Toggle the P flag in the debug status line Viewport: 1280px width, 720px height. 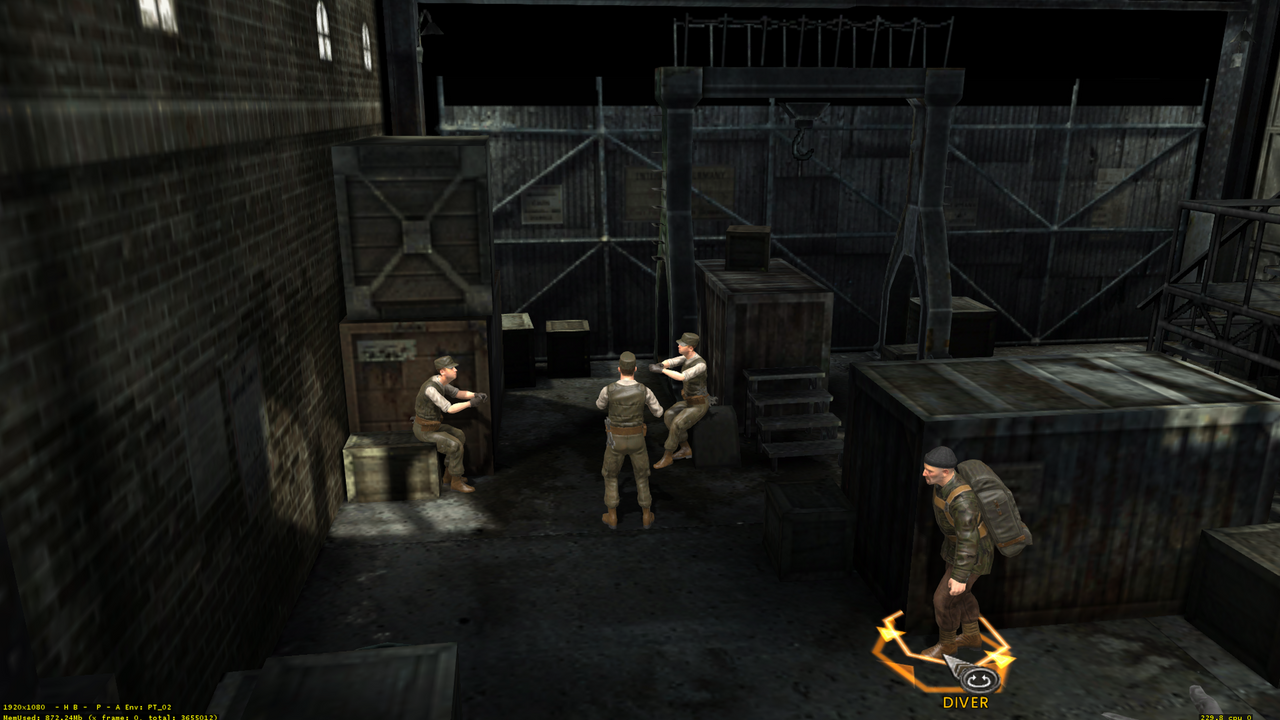[99, 706]
